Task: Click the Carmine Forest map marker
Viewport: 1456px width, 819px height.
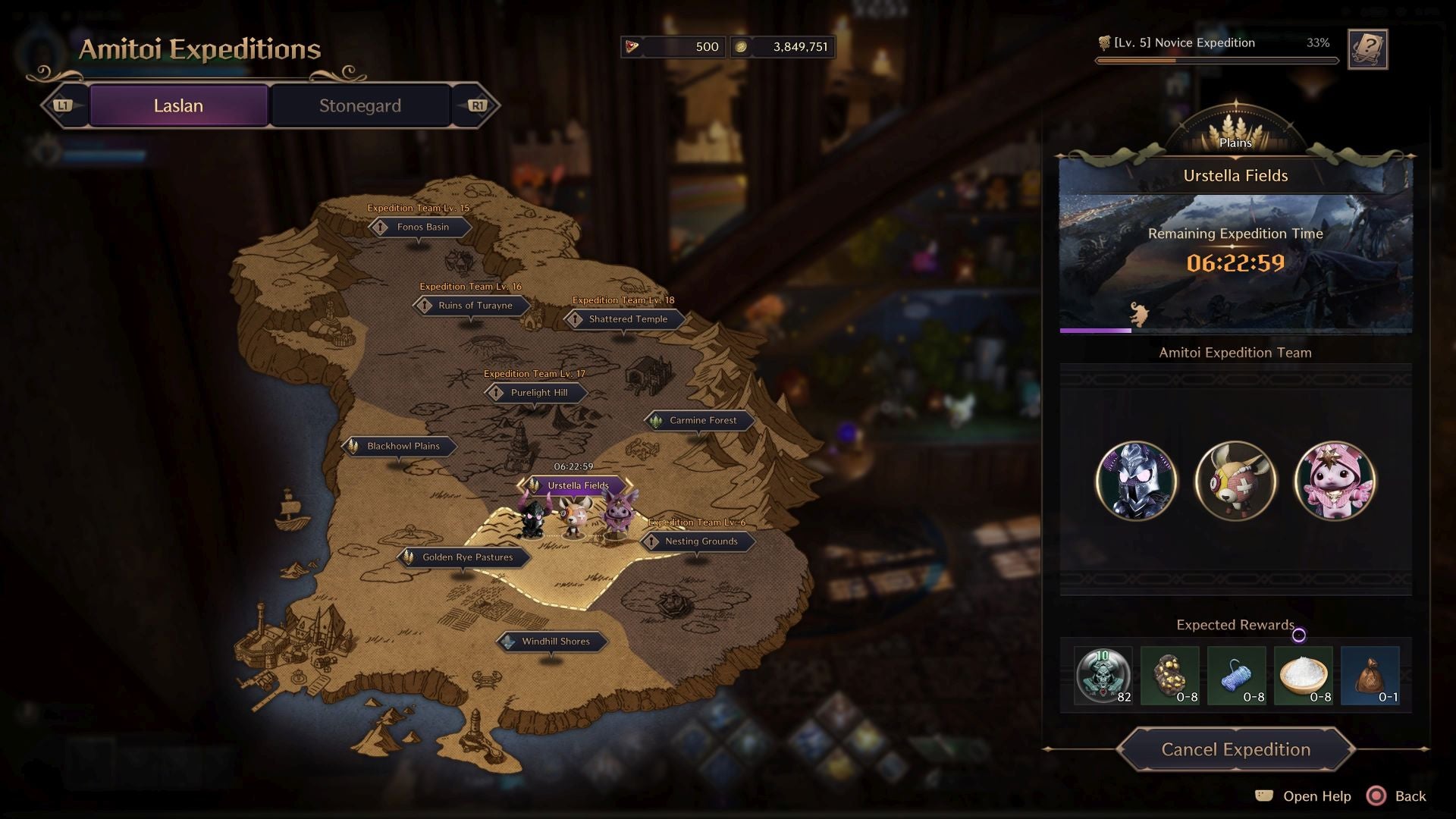Action: click(x=698, y=420)
